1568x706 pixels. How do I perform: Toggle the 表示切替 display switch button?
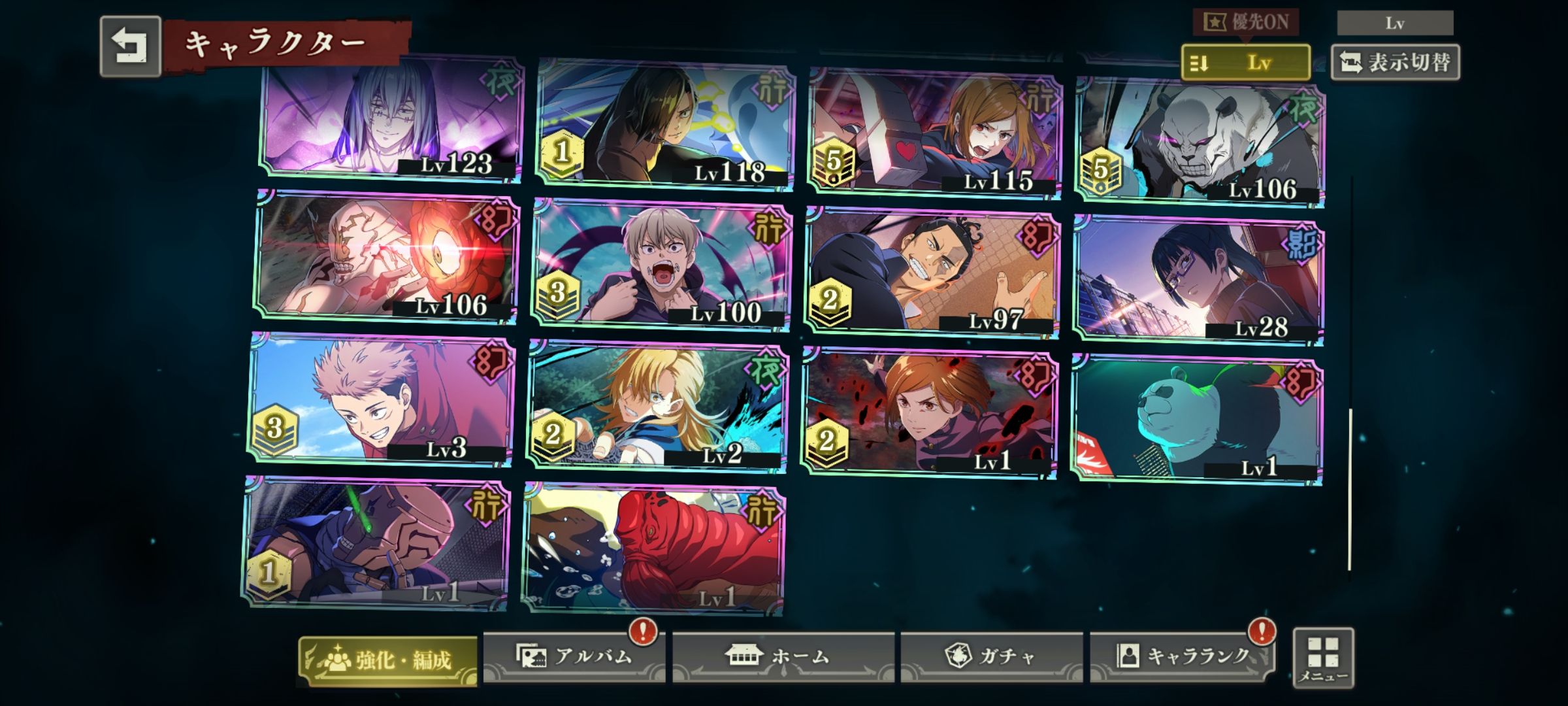point(1395,63)
